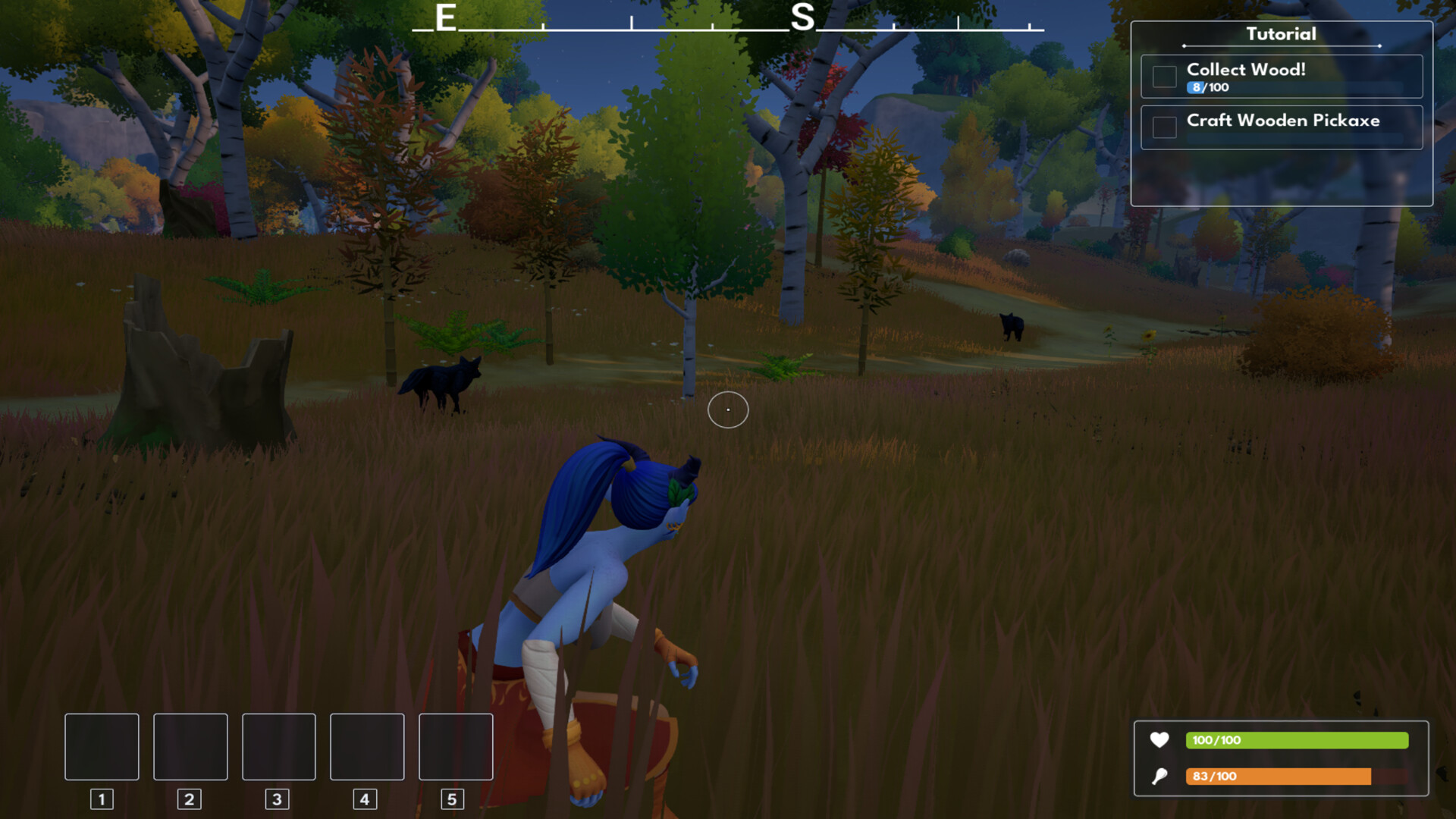Click the Collect Wood! quest label
Screen dimensions: 1456x819
point(1246,69)
